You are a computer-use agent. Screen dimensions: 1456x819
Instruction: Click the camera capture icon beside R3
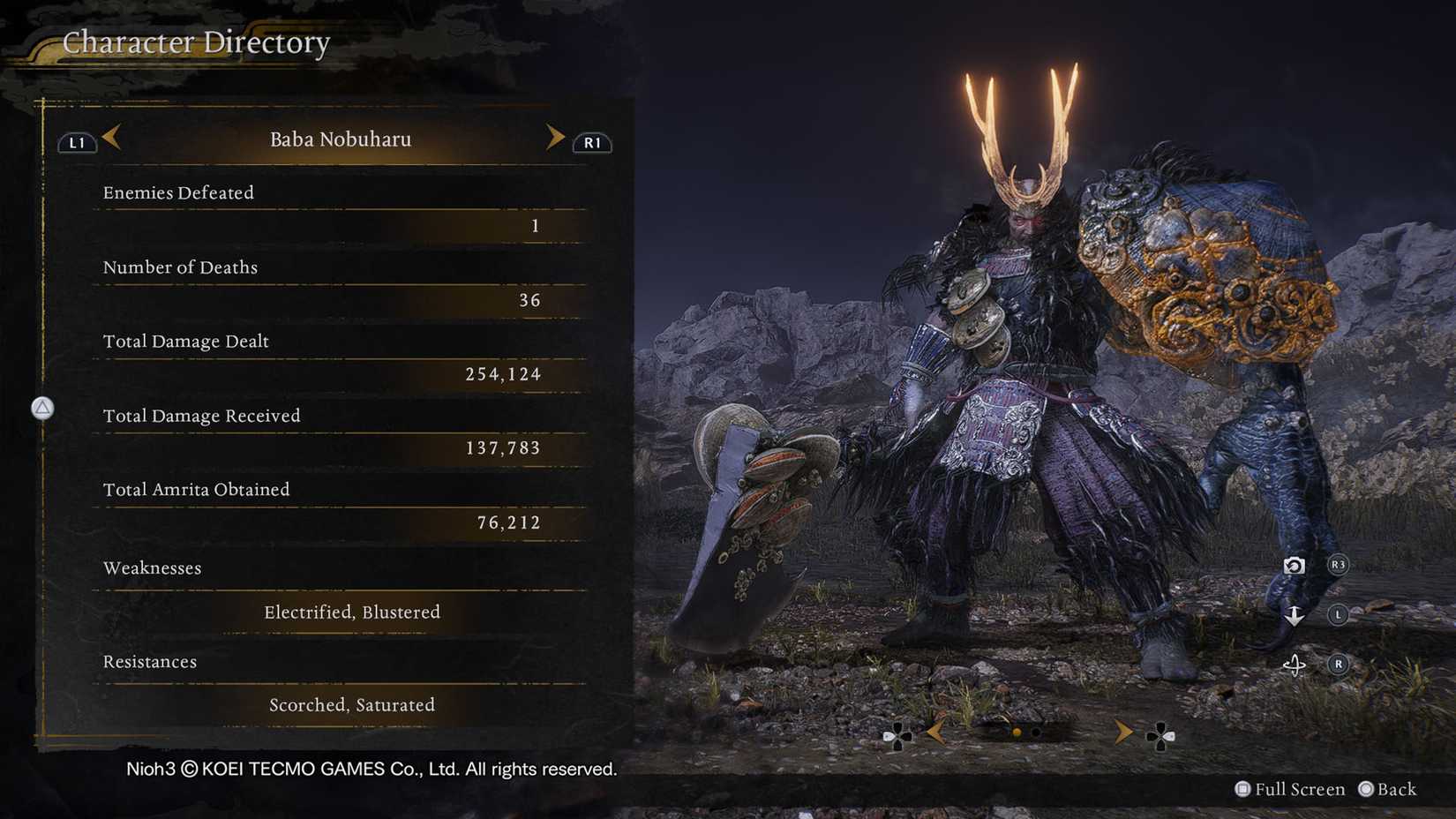(x=1294, y=565)
